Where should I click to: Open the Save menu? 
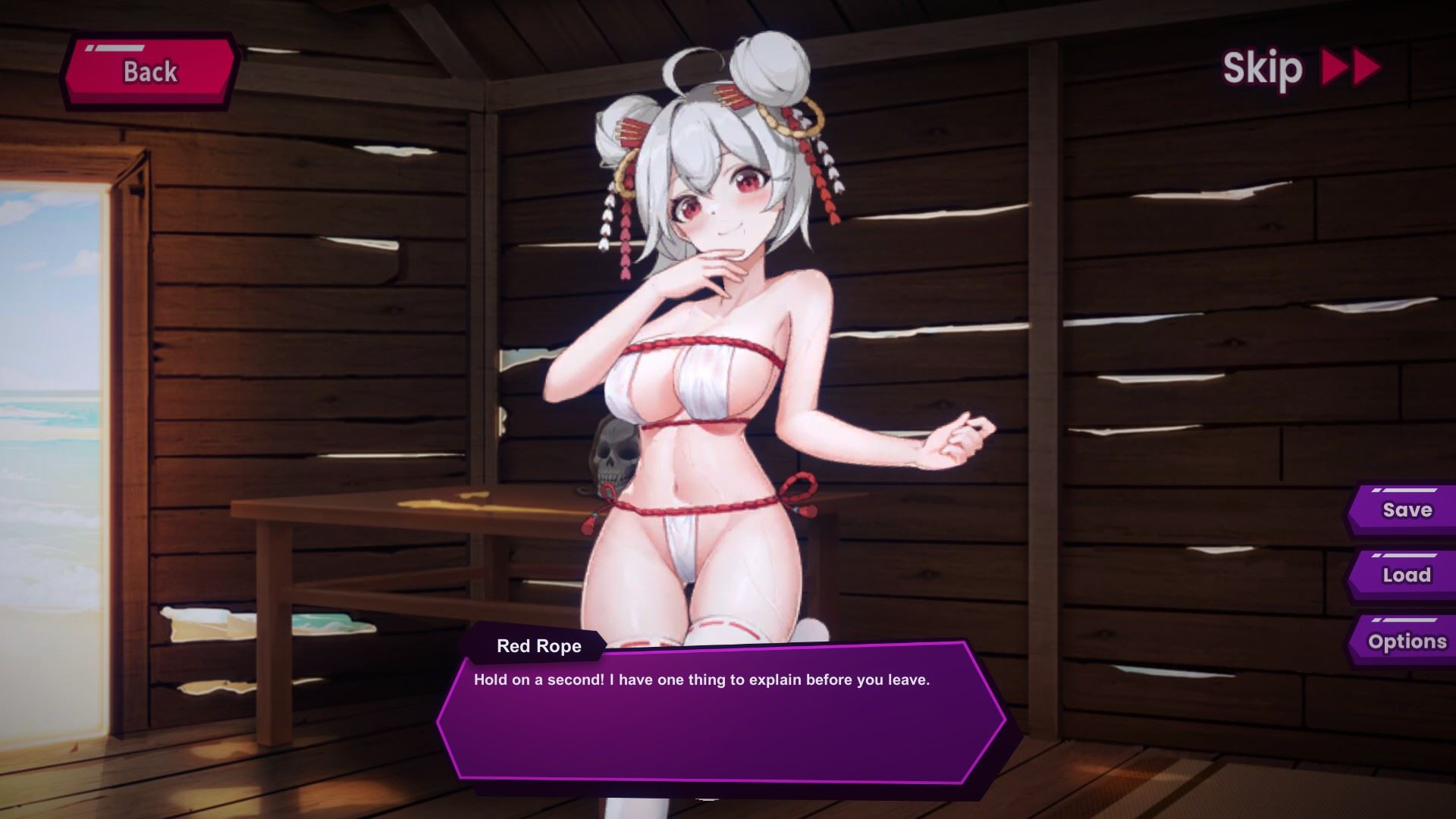coord(1405,510)
